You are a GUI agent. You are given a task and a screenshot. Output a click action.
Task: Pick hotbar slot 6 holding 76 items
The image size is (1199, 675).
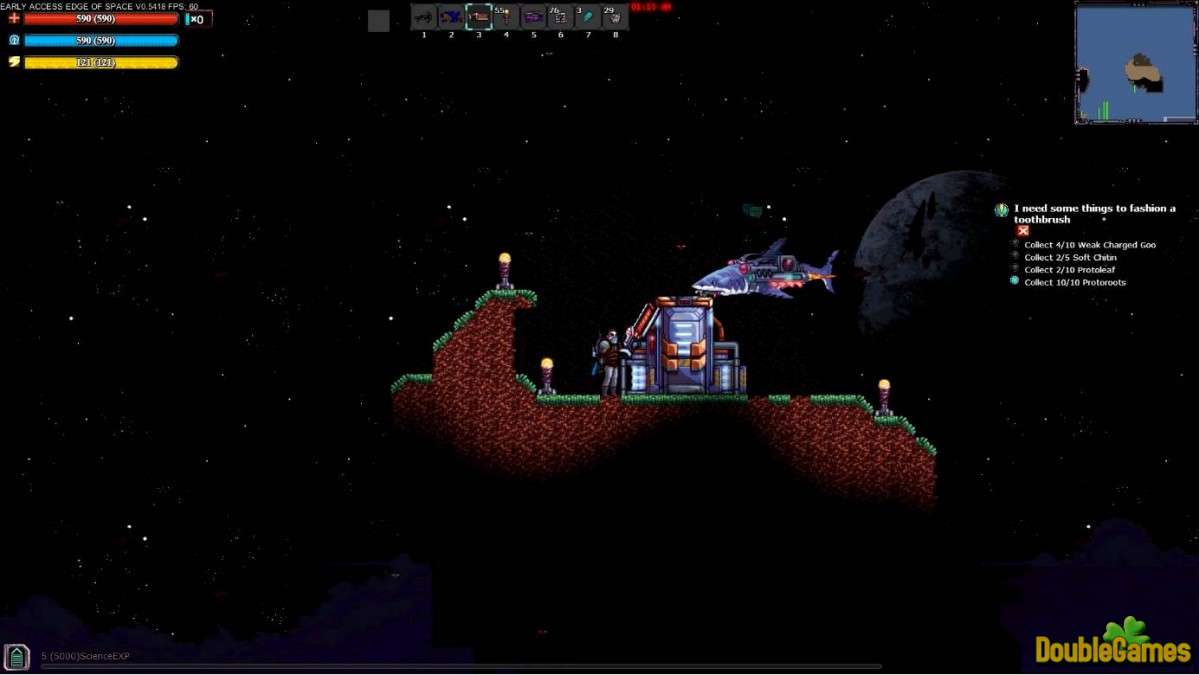pyautogui.click(x=560, y=17)
